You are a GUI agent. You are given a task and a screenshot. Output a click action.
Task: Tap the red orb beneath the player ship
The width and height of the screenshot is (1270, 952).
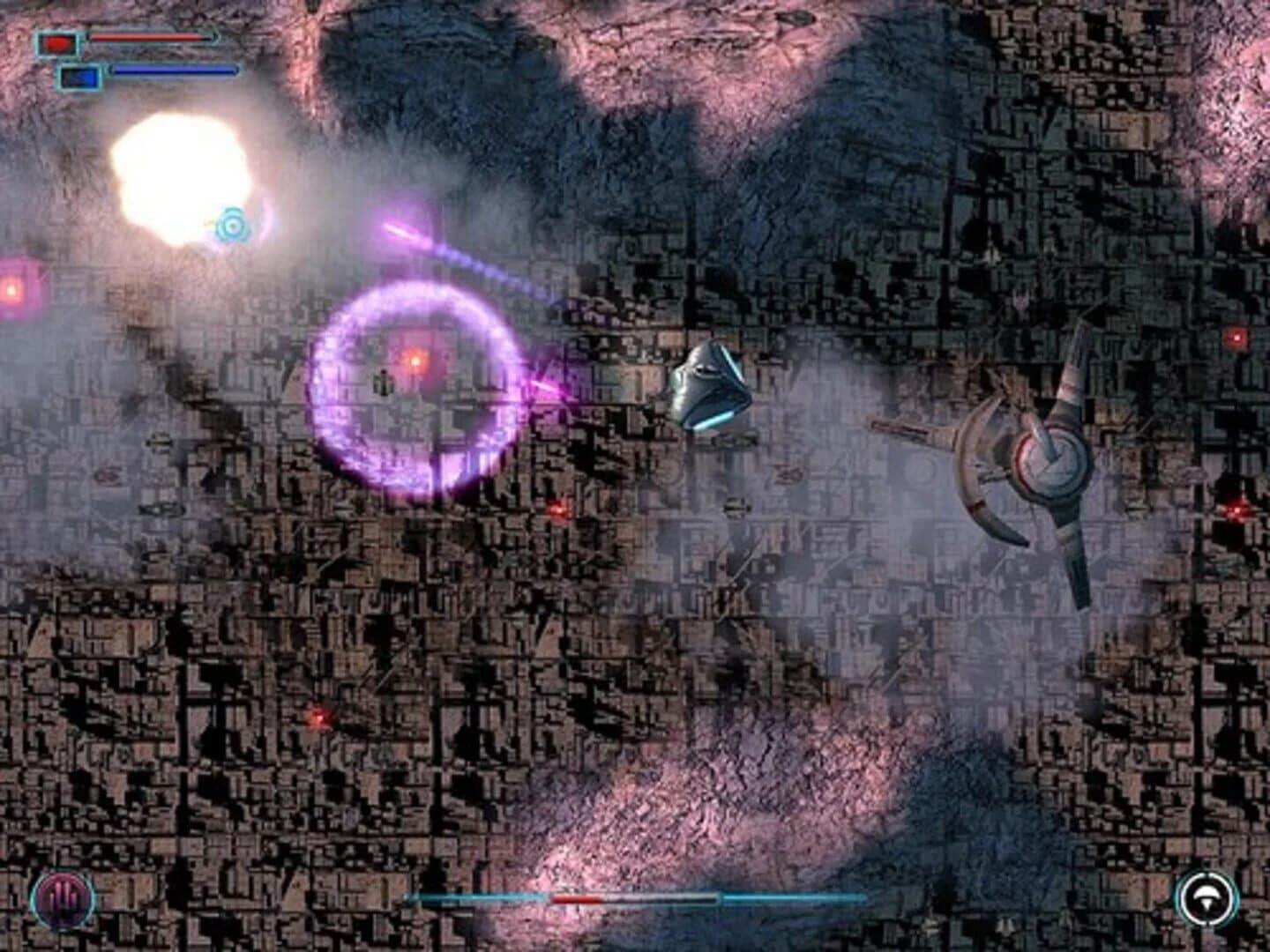click(559, 509)
